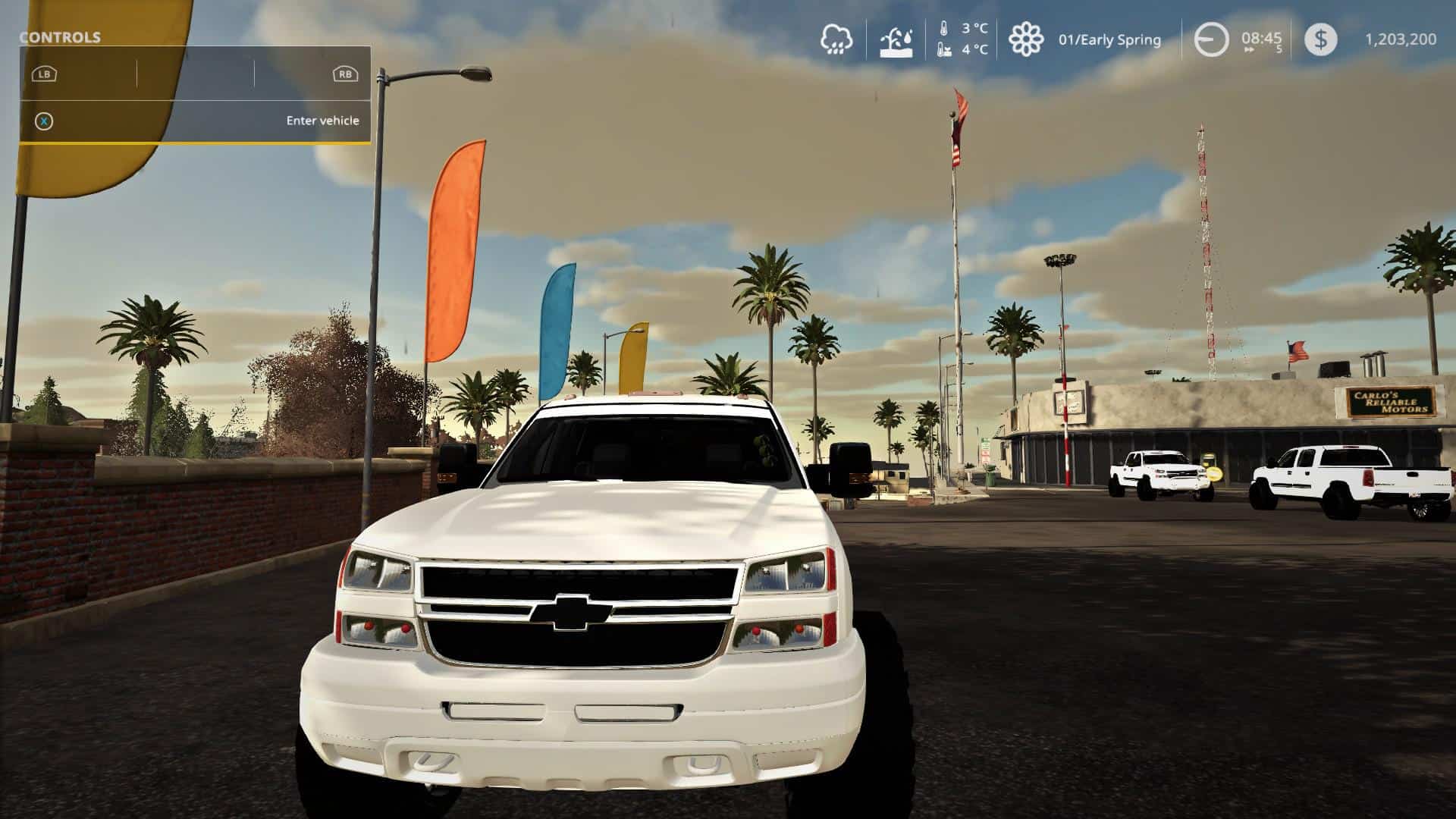
Task: Open the season flower icon
Action: coord(1025,39)
